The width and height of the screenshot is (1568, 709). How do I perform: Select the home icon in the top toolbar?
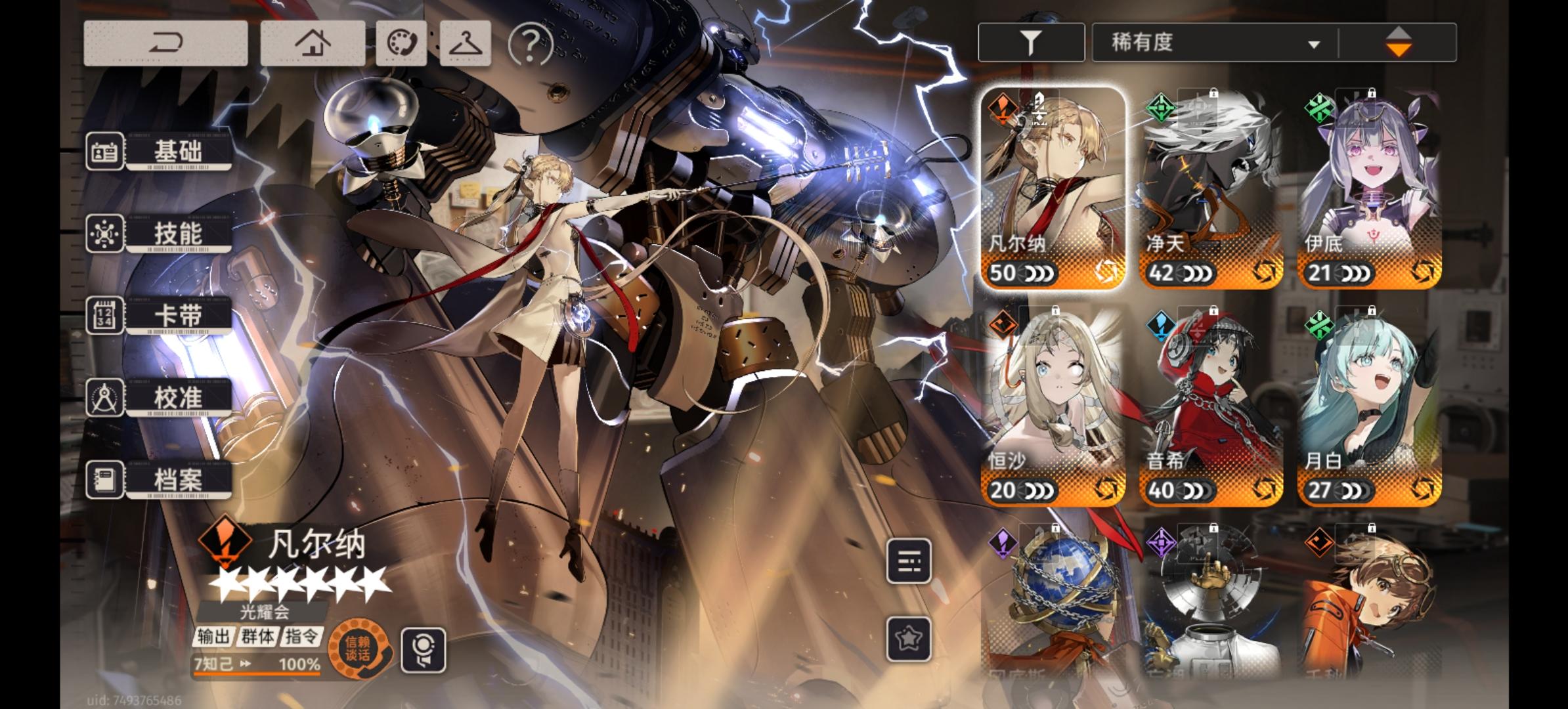(x=313, y=41)
